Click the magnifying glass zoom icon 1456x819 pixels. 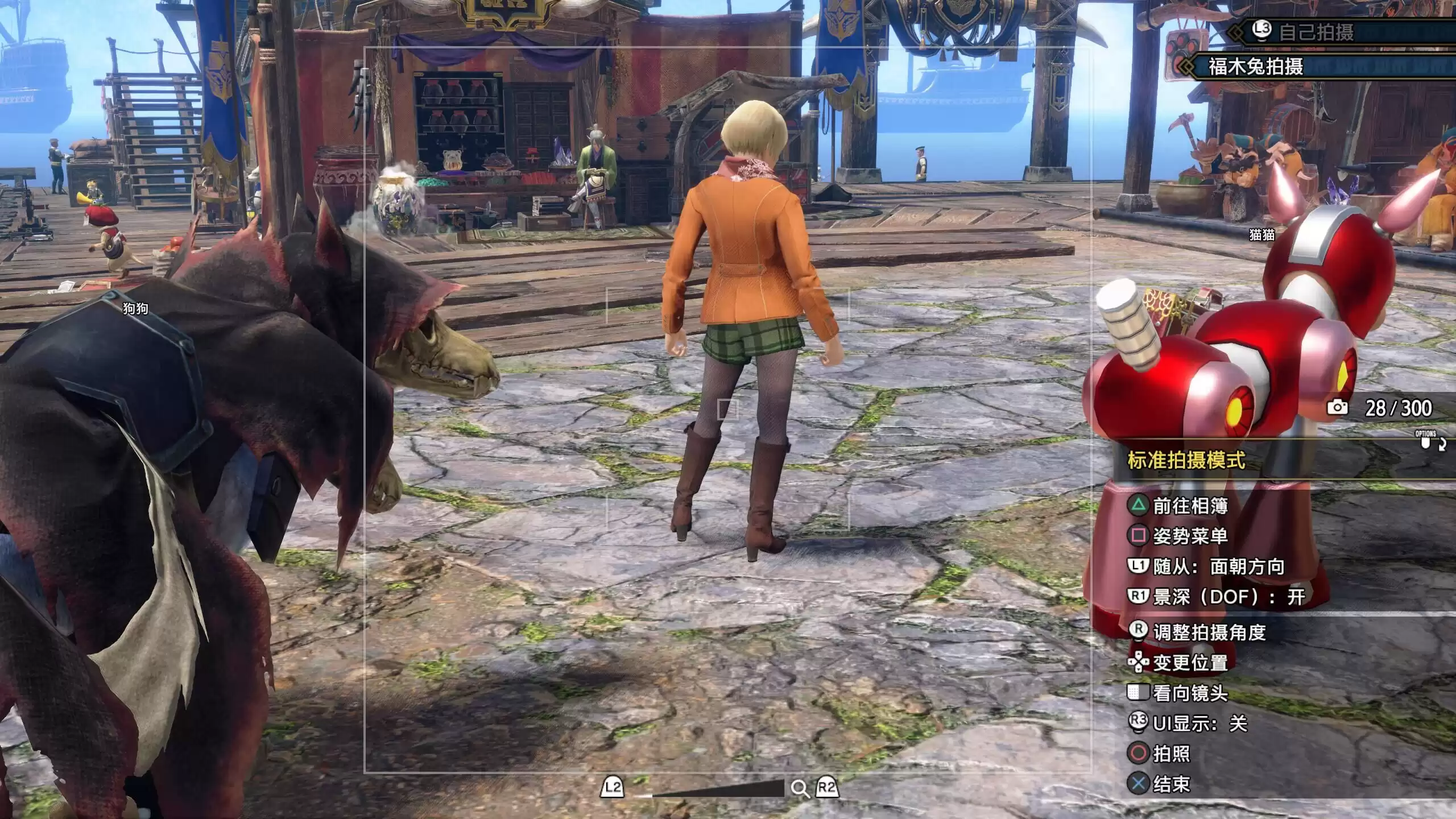pos(800,789)
